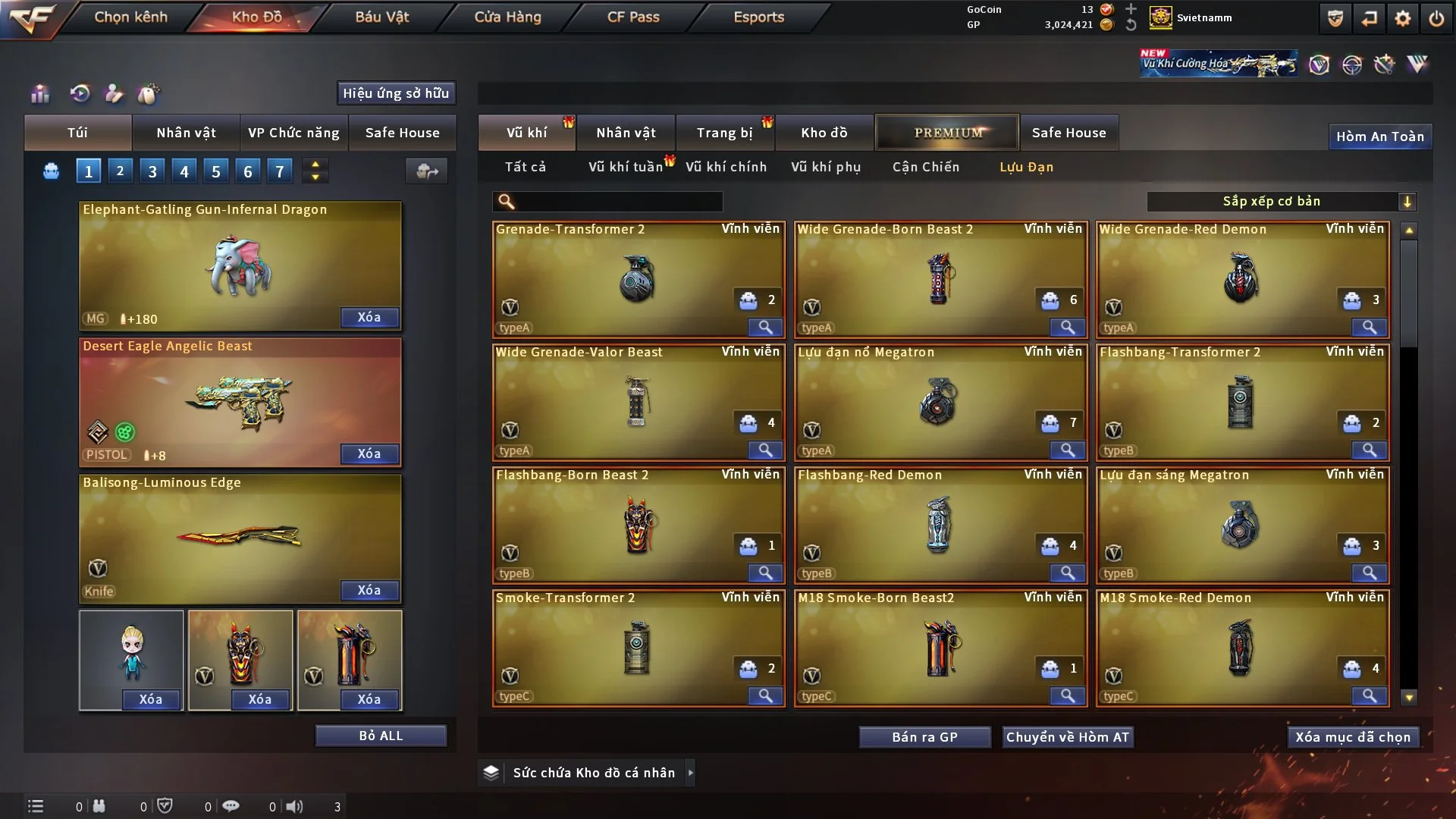Open the Hòm An Toàn safe box
This screenshot has height=819, width=1456.
(x=1379, y=136)
